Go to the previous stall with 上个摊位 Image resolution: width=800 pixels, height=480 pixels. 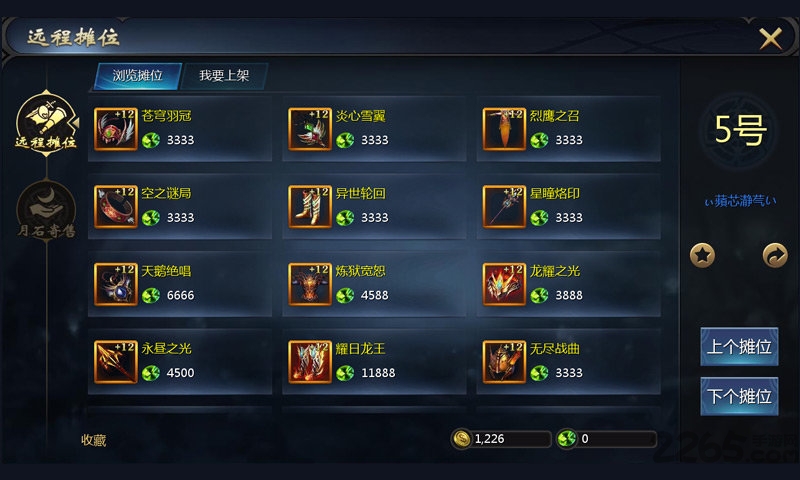point(739,347)
